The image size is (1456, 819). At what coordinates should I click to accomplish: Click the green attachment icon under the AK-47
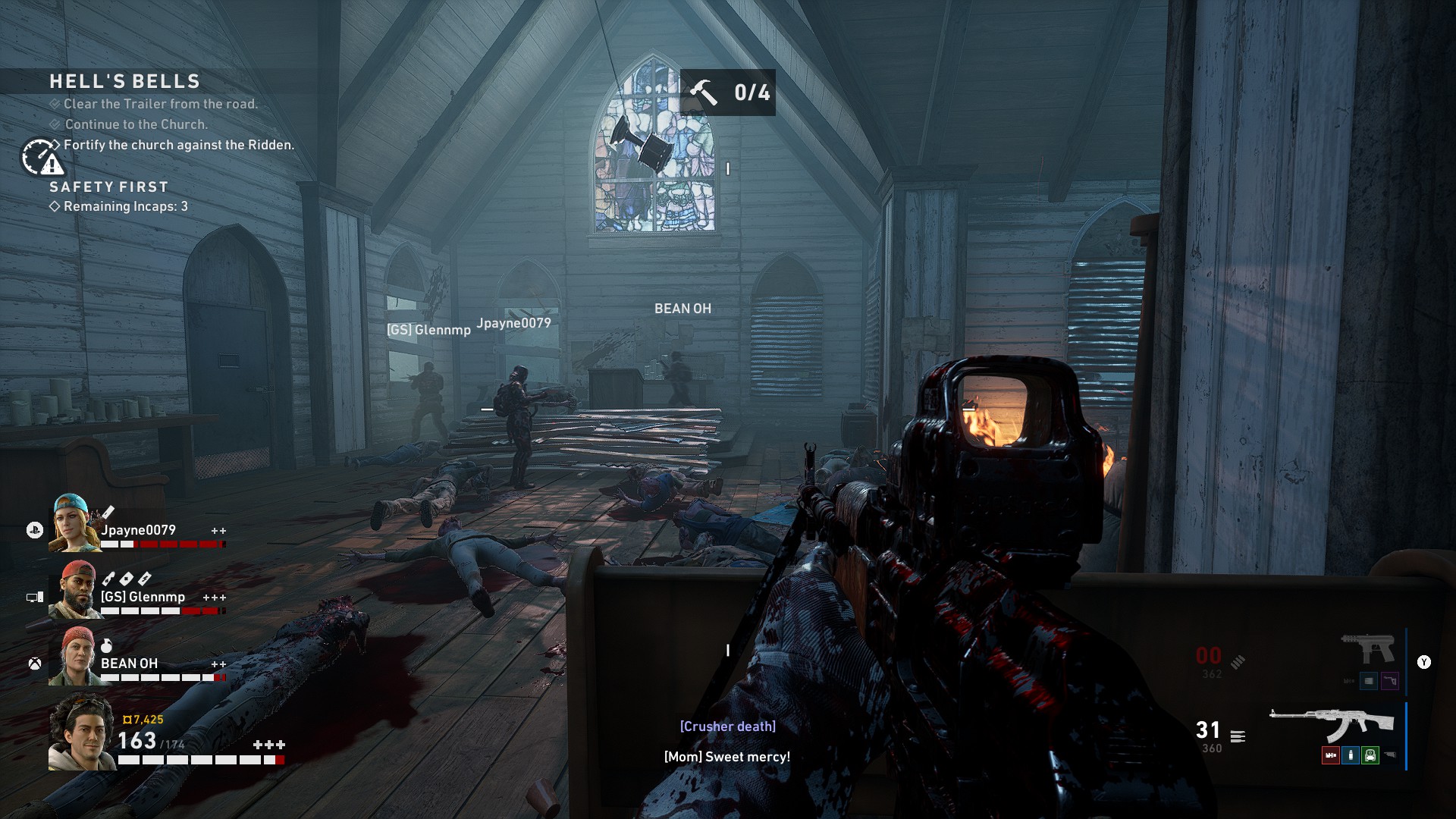pyautogui.click(x=1370, y=755)
